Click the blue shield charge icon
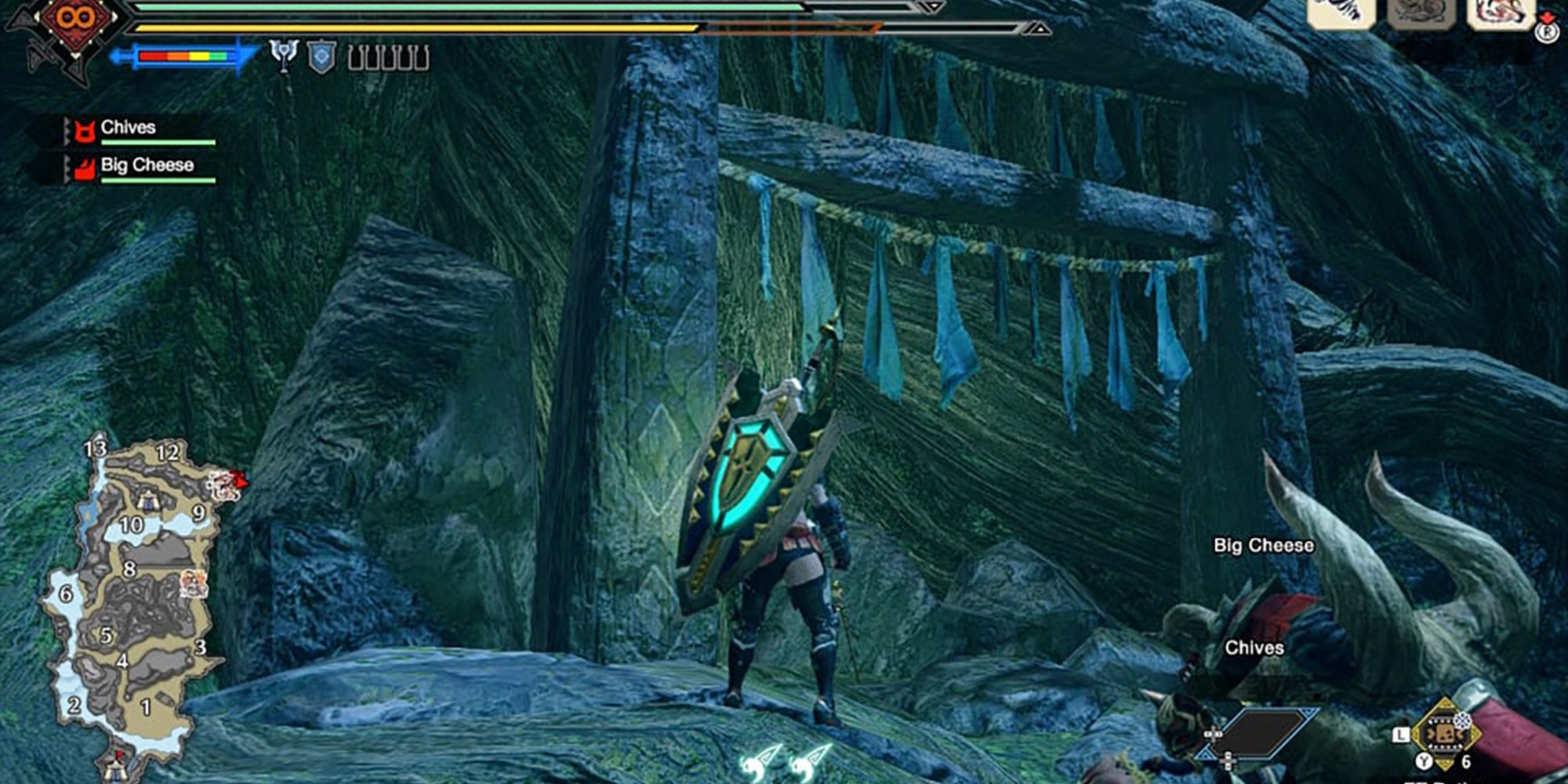The height and width of the screenshot is (784, 1568). click(x=321, y=56)
